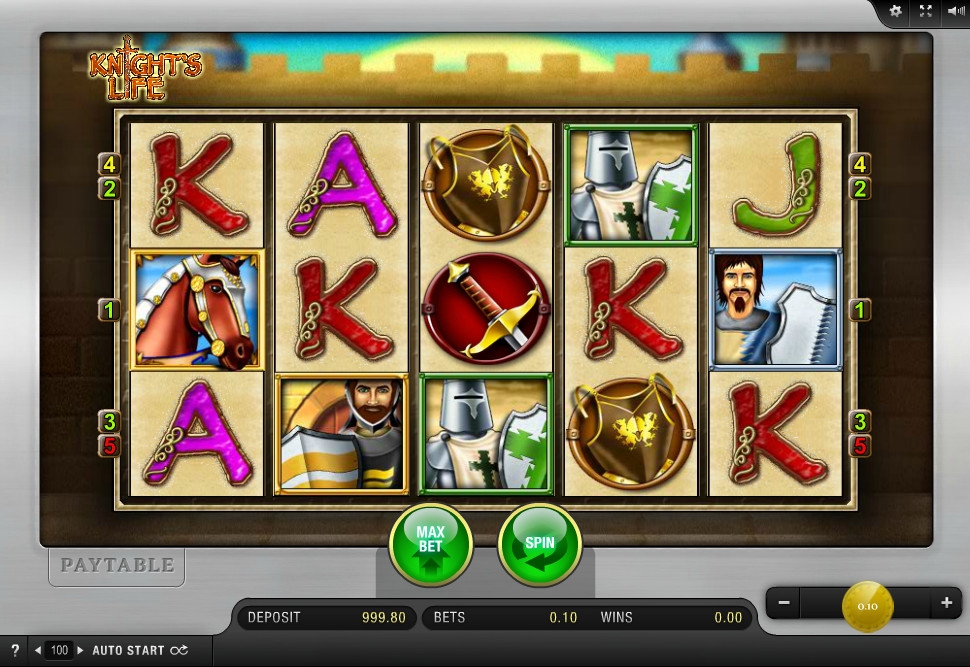The width and height of the screenshot is (970, 667).
Task: Mute the sound using the speaker icon
Action: coord(955,11)
